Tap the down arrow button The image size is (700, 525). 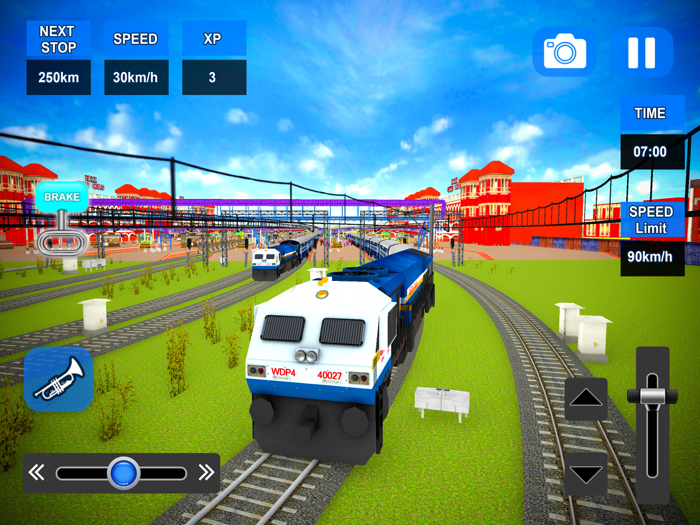pyautogui.click(x=586, y=472)
